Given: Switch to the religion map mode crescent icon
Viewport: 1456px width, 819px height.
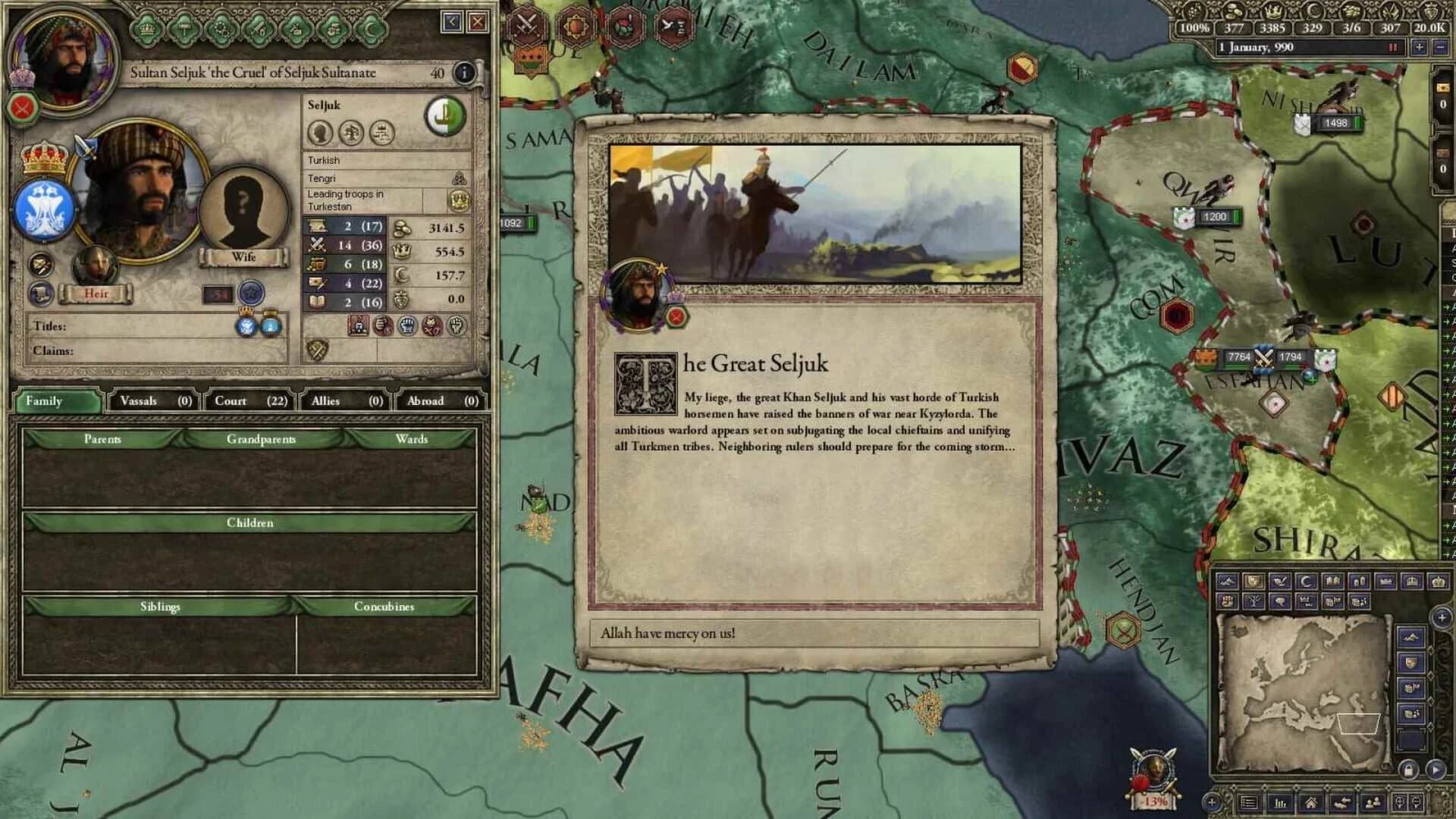Looking at the screenshot, I should [1306, 581].
